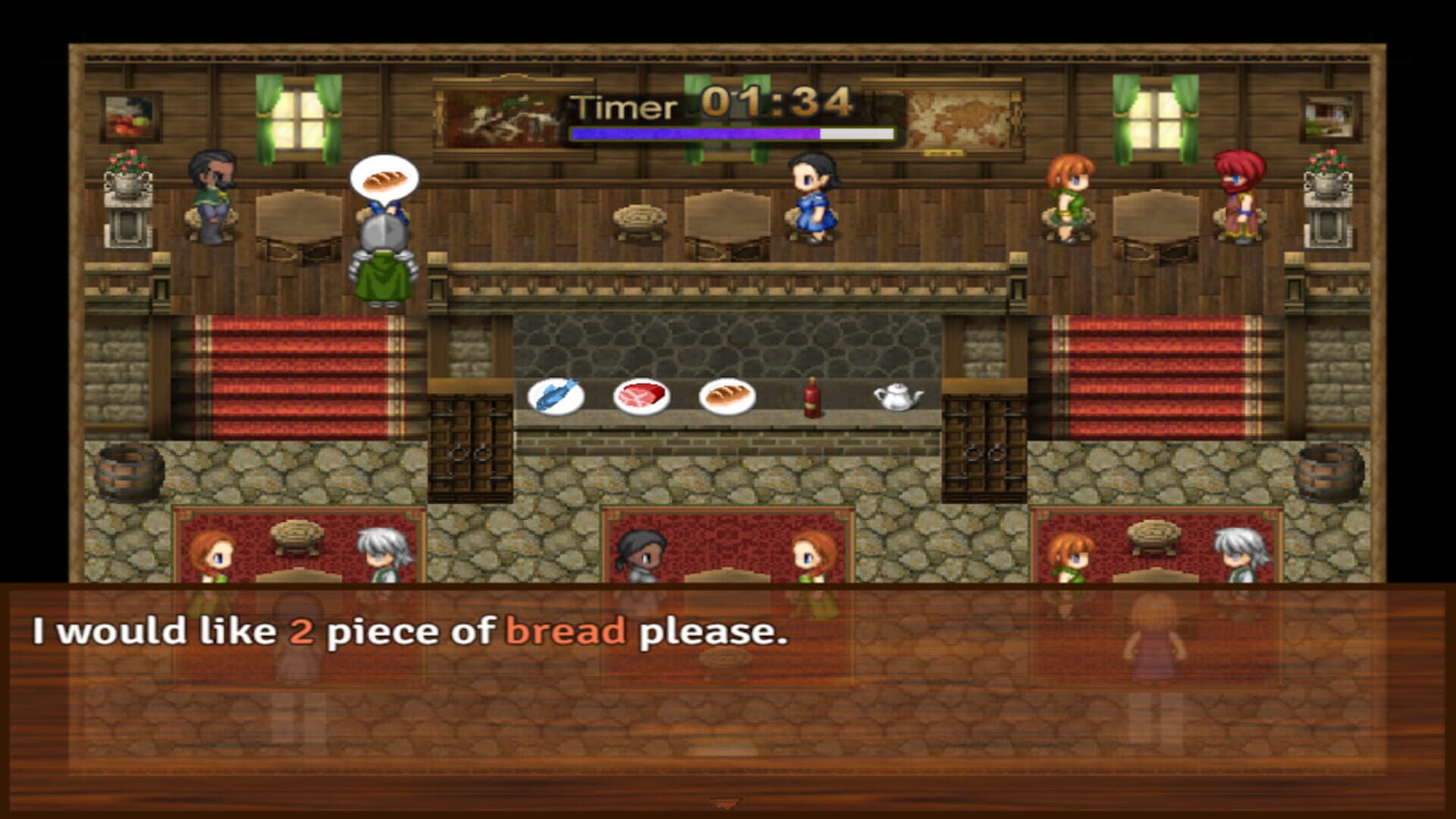Click the fruit painting in the top-left corner
1456x819 pixels.
point(129,115)
